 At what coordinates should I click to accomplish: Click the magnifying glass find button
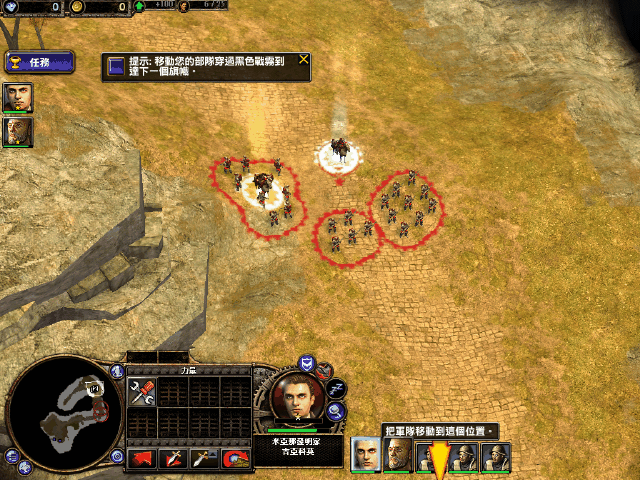336,410
